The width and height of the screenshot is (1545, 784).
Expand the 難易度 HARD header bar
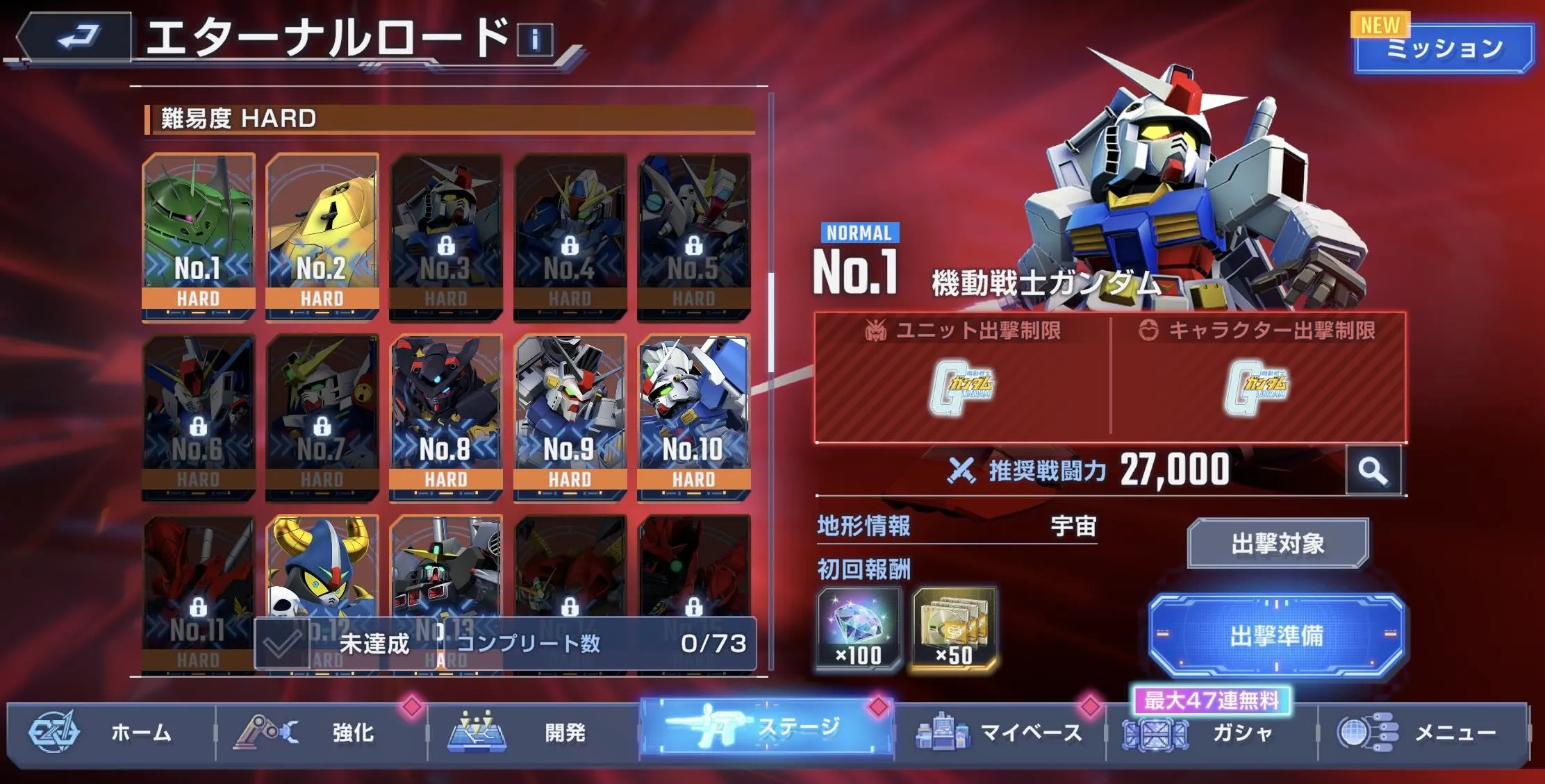(x=448, y=118)
